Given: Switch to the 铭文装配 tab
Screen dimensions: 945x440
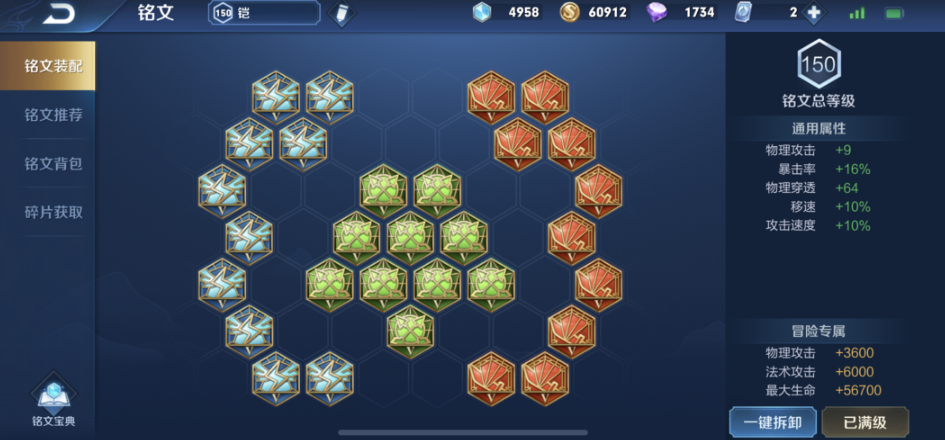Looking at the screenshot, I should (53, 66).
